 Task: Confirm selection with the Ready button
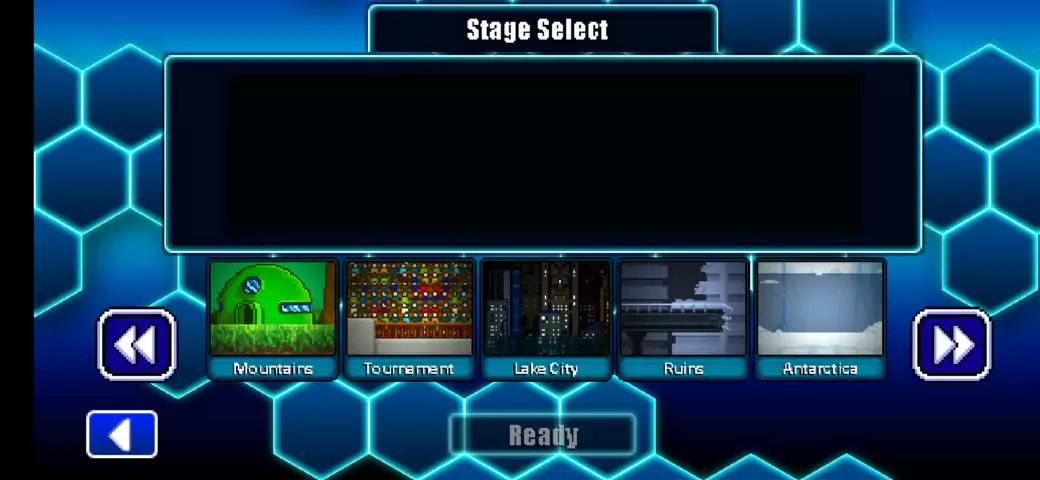[x=543, y=435]
